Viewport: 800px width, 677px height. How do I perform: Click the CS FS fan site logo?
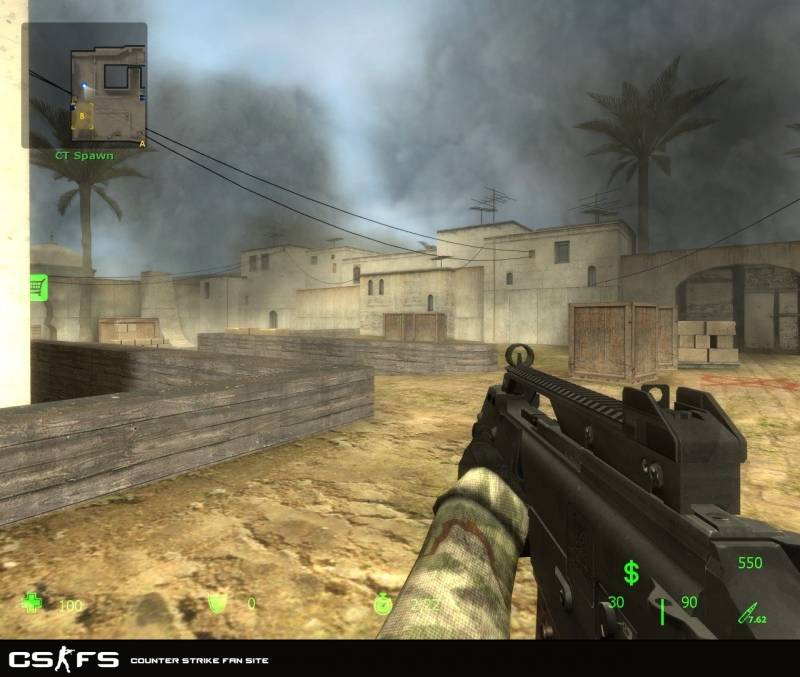(x=64, y=659)
